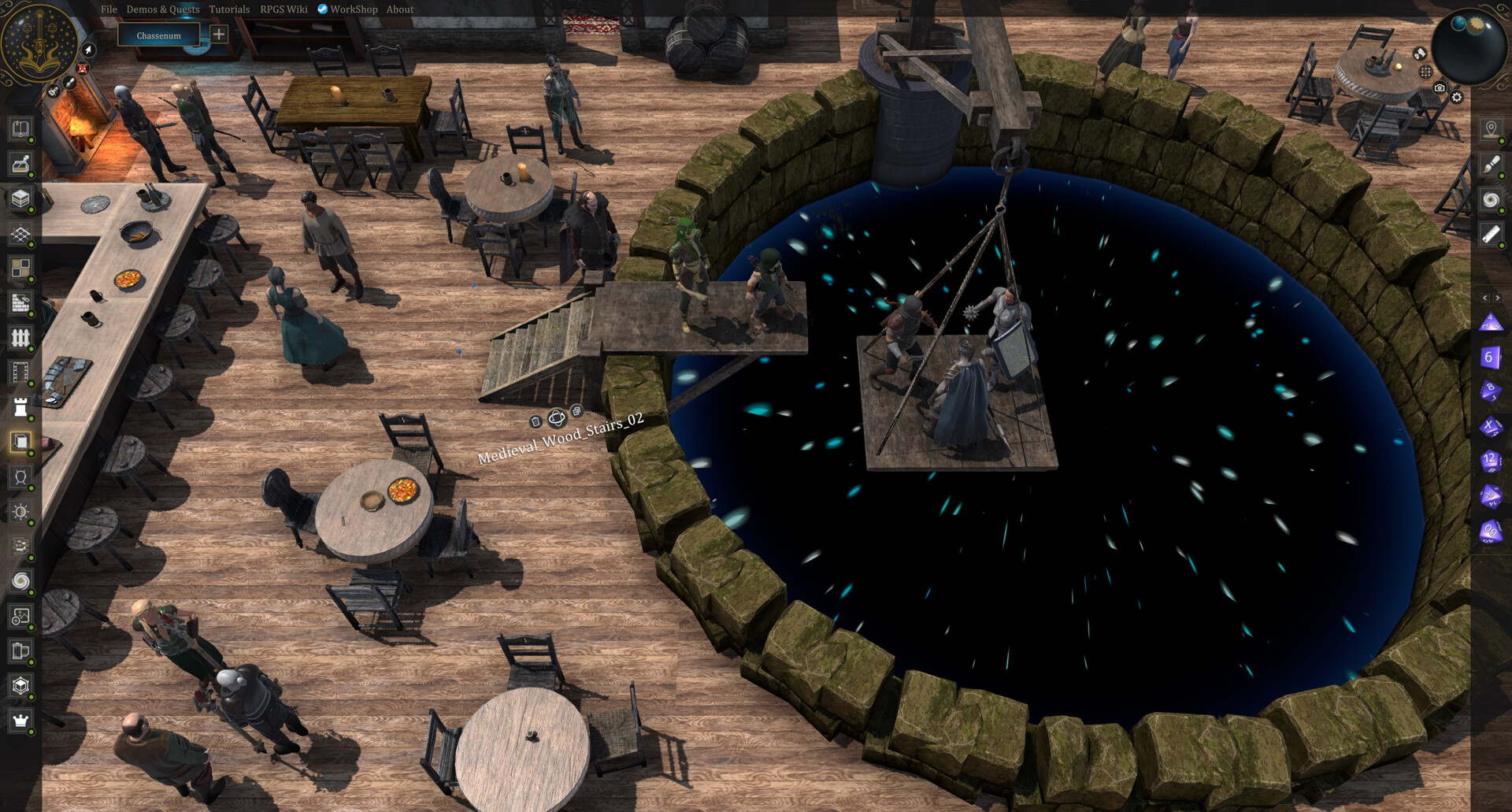Toggle the grid overlay icon near the minimap
Viewport: 1512px width, 812px height.
point(1425,72)
